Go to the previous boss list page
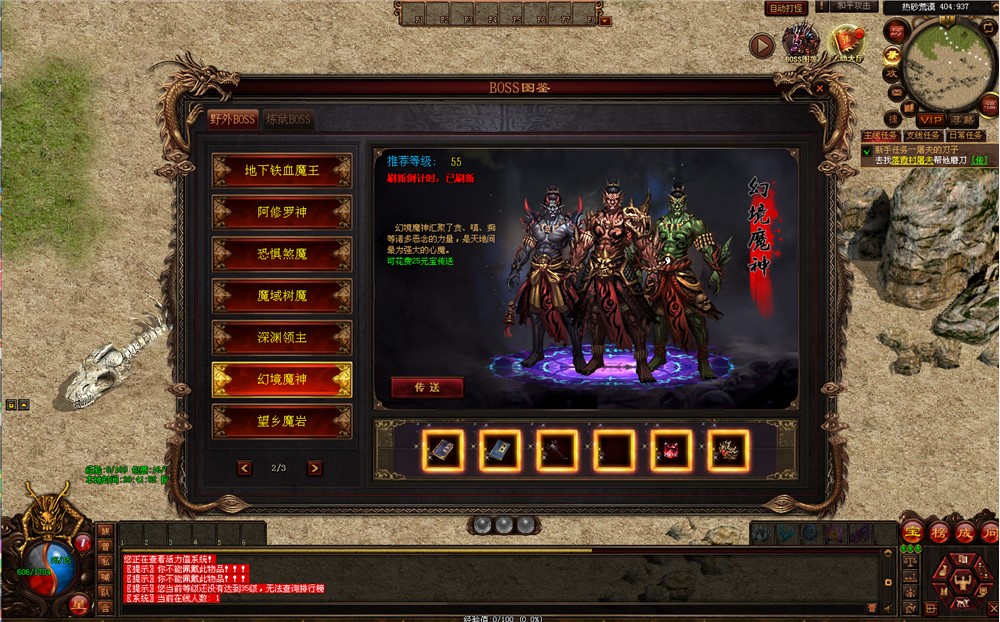The image size is (1000, 622). (x=245, y=467)
